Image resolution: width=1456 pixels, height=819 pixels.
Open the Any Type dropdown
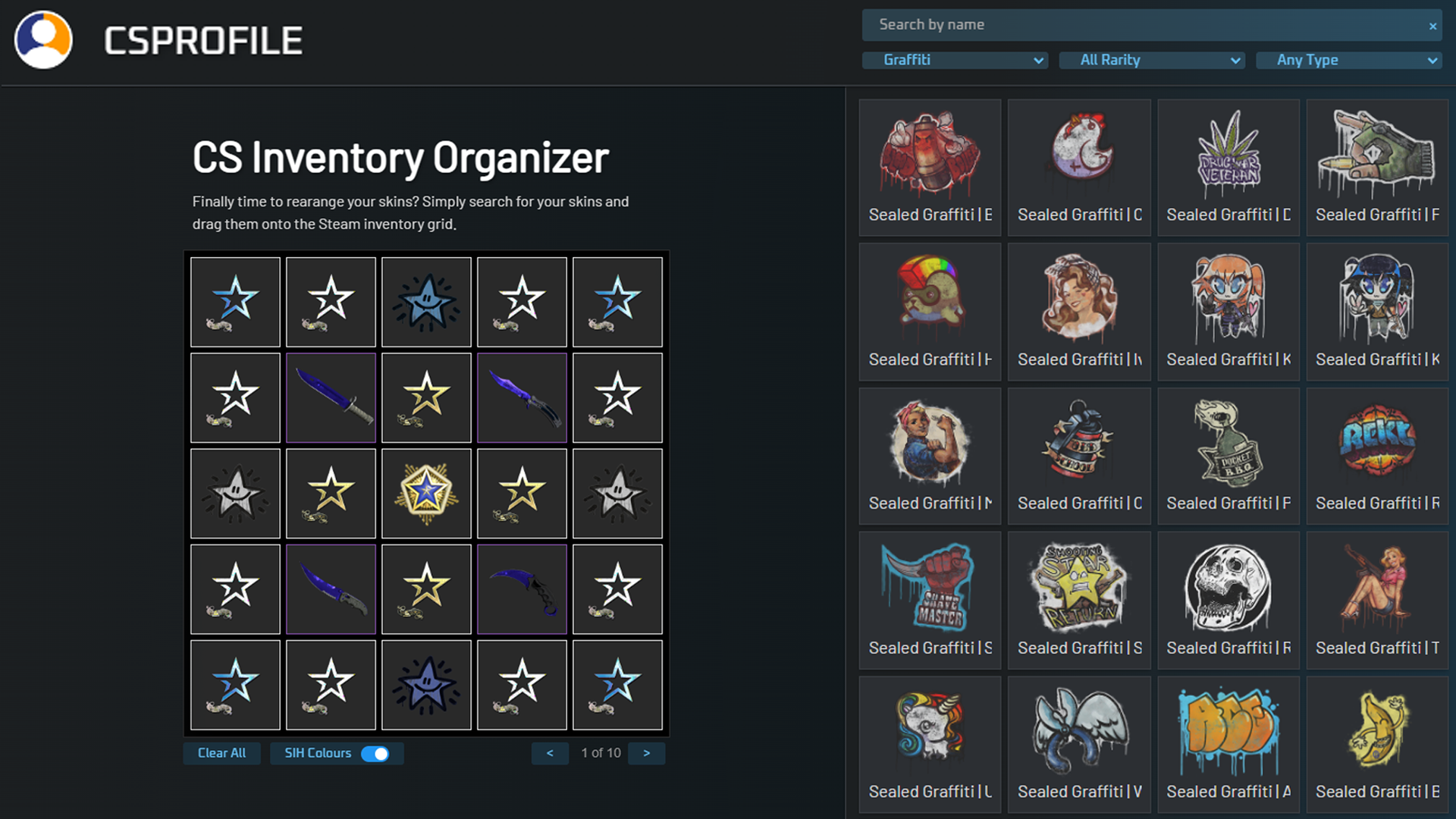point(1349,60)
